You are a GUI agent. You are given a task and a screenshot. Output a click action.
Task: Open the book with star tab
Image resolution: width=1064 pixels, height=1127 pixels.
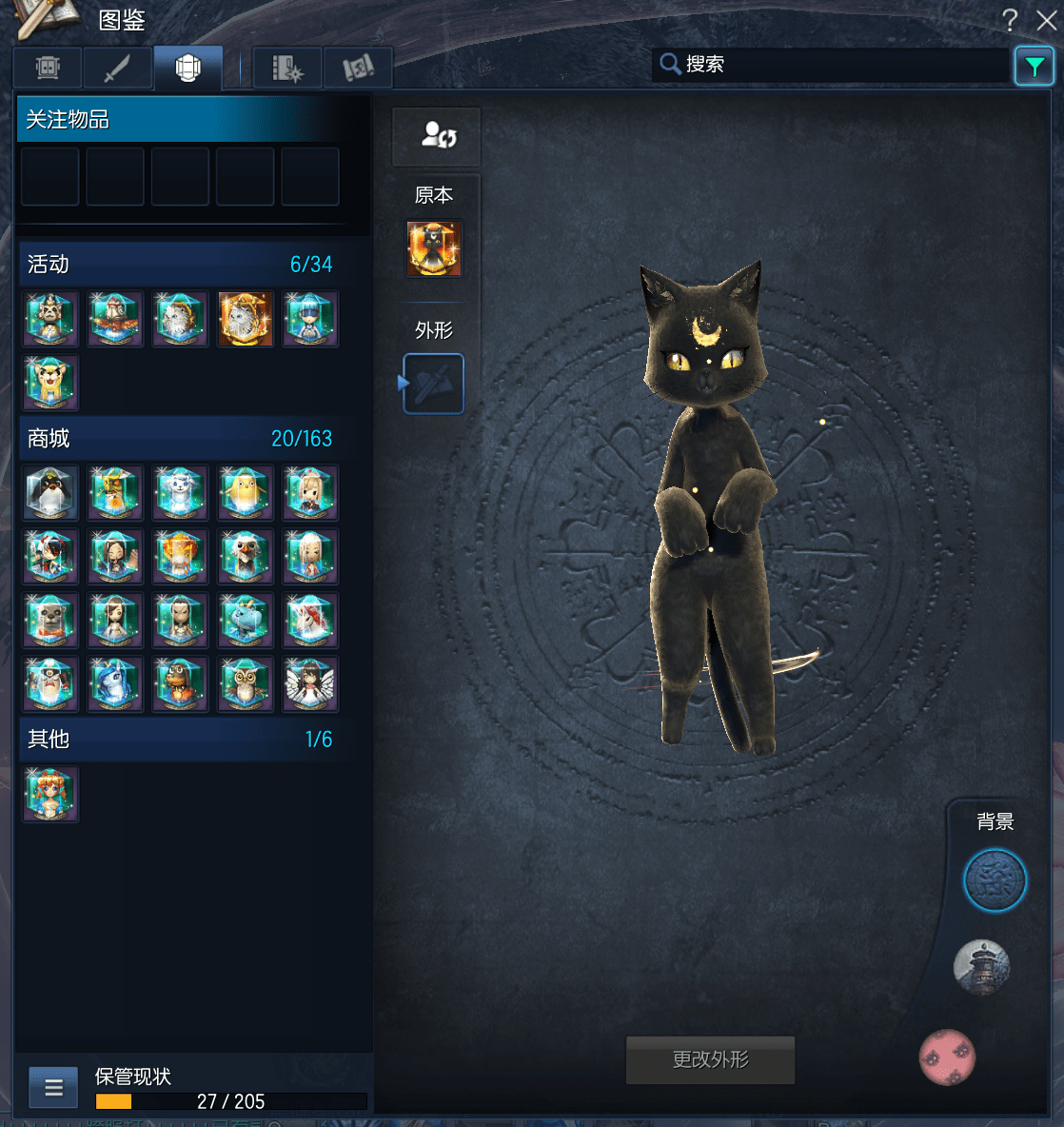(287, 69)
